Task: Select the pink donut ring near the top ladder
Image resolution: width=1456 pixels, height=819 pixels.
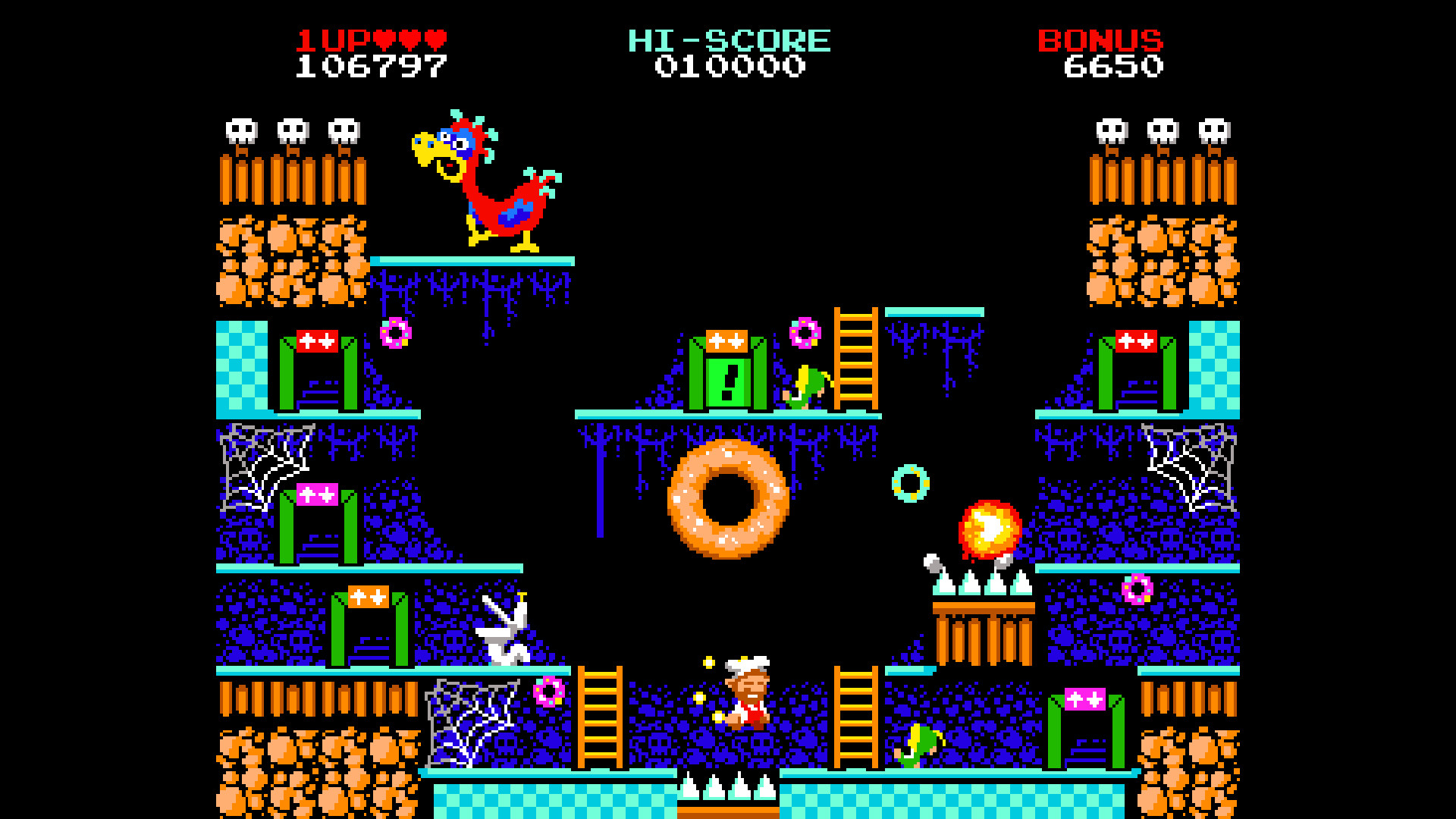Action: (x=804, y=334)
